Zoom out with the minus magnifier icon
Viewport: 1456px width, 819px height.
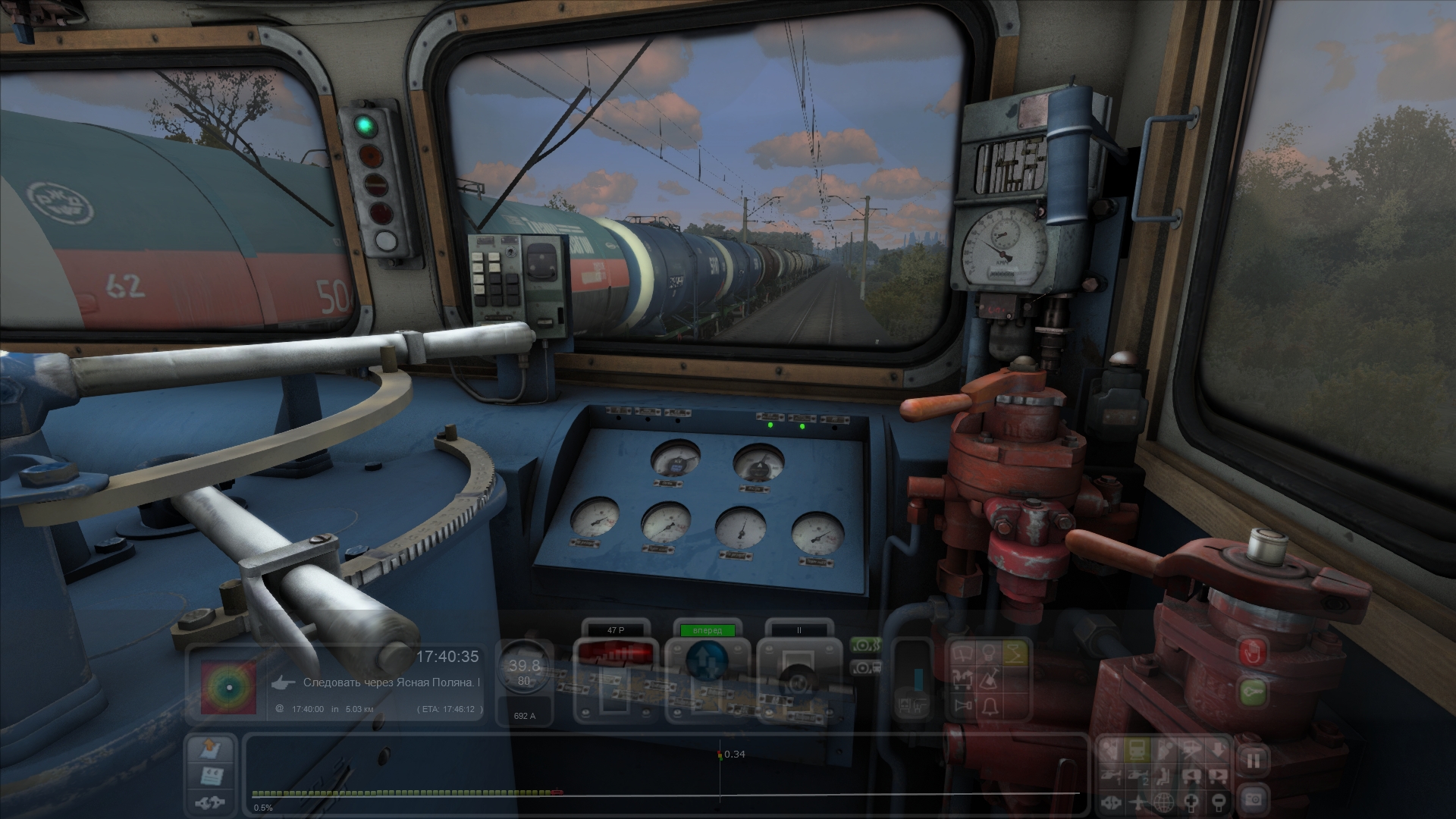pos(1218,801)
